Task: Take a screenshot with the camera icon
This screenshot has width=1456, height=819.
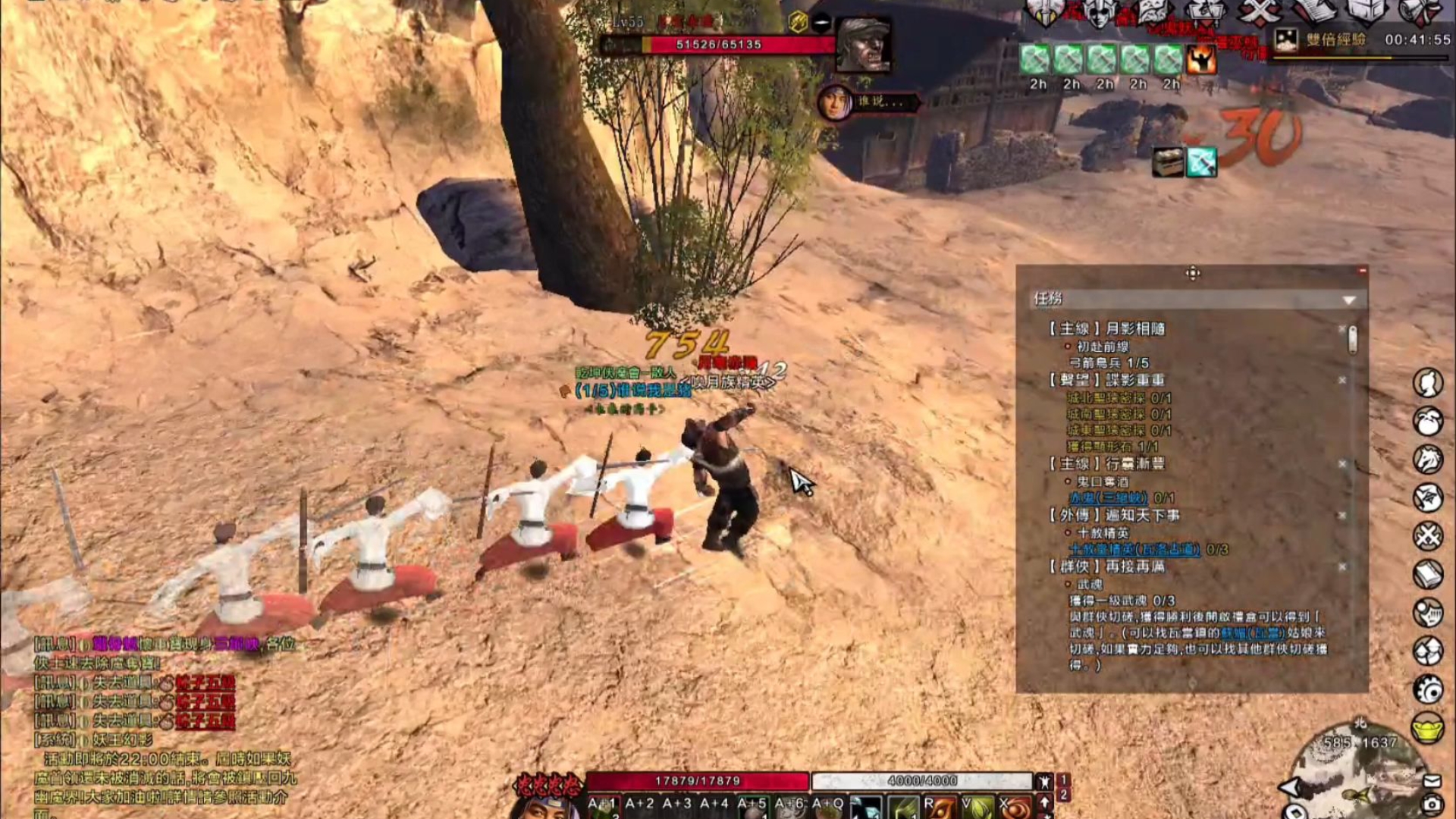Action: pyautogui.click(x=1432, y=803)
